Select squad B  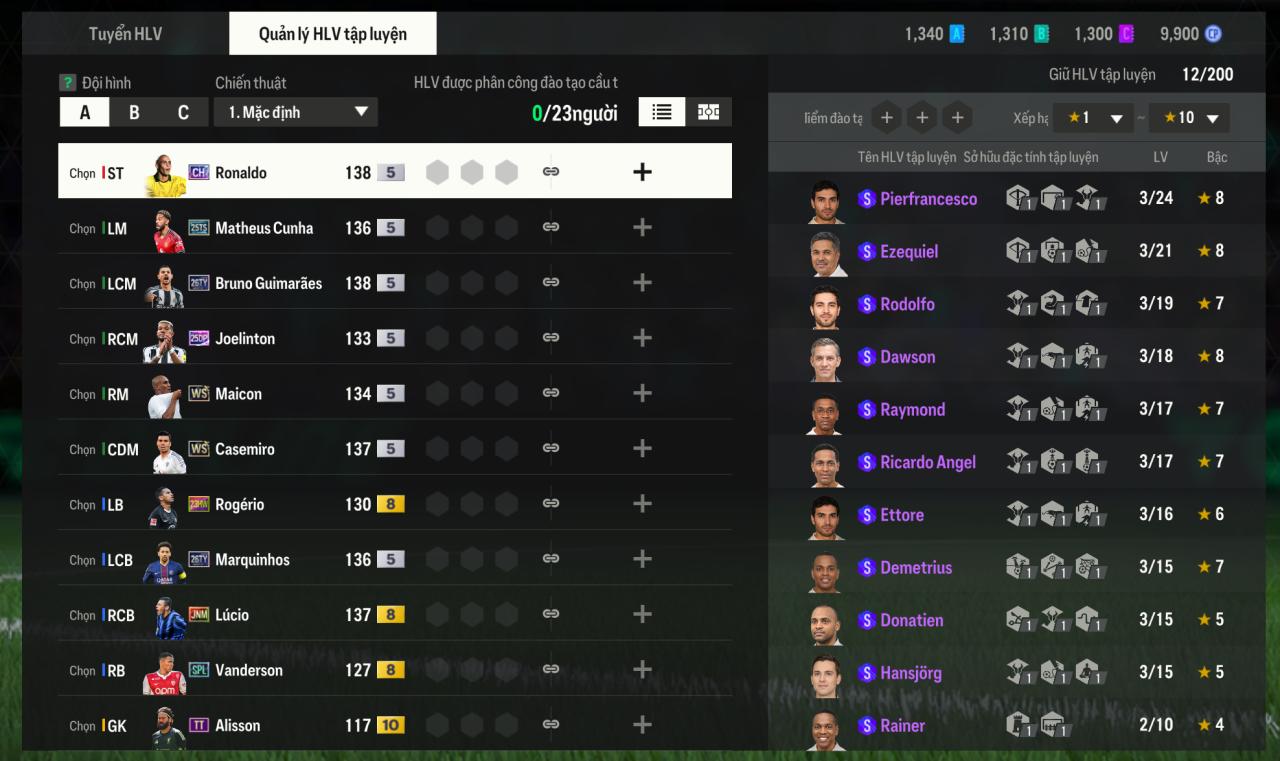coord(134,112)
